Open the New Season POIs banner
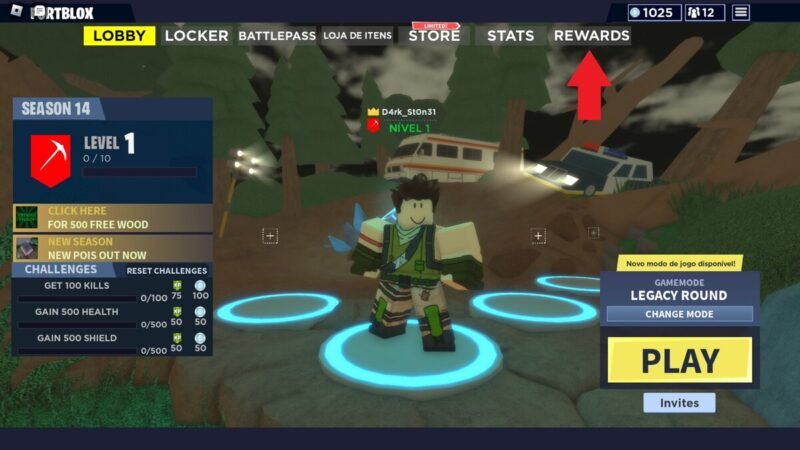Viewport: 800px width, 450px height. click(112, 248)
